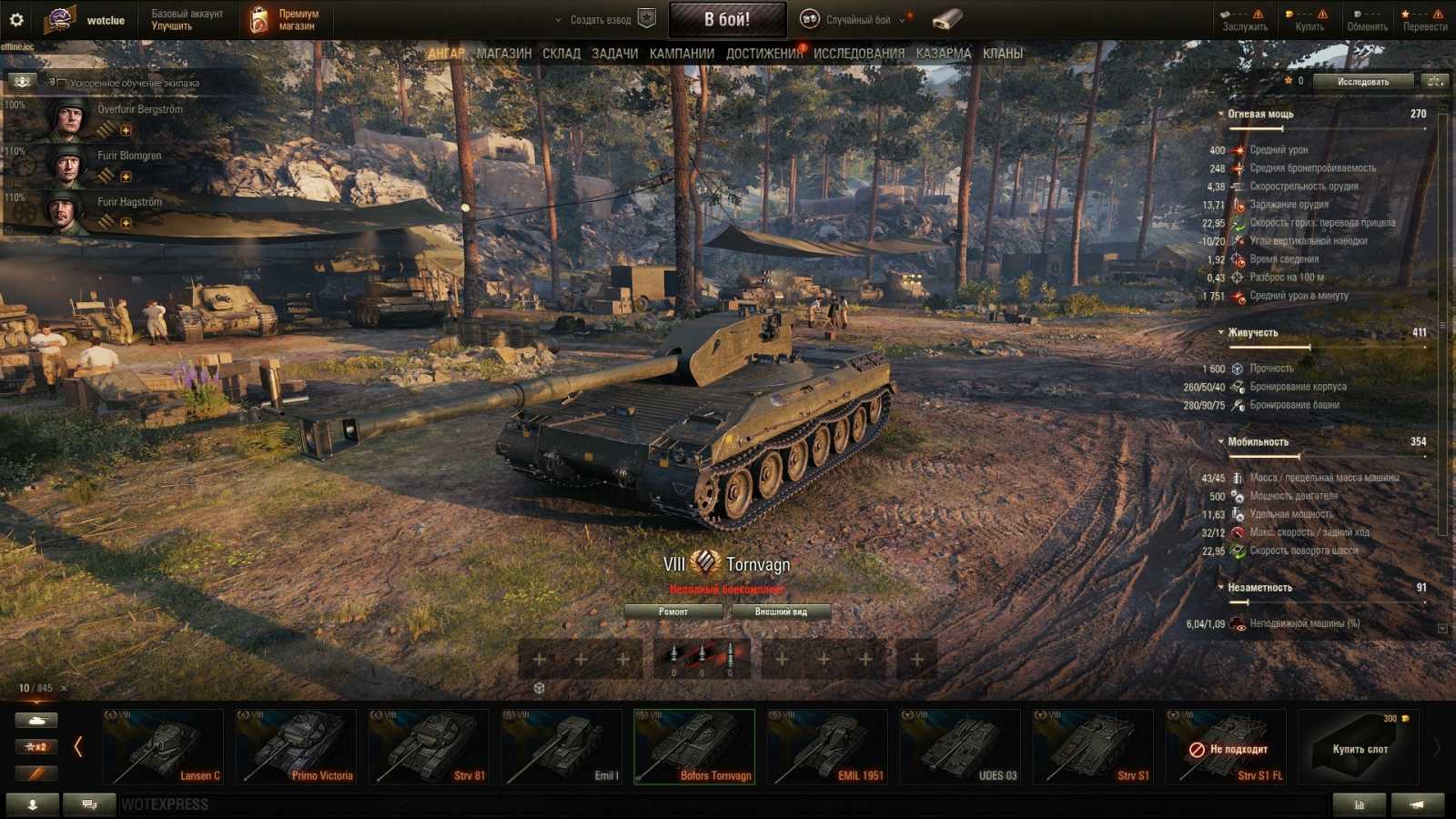Open the battle type dropdown "Случайный бой"
Screen dimensions: 1456x819
click(856, 19)
